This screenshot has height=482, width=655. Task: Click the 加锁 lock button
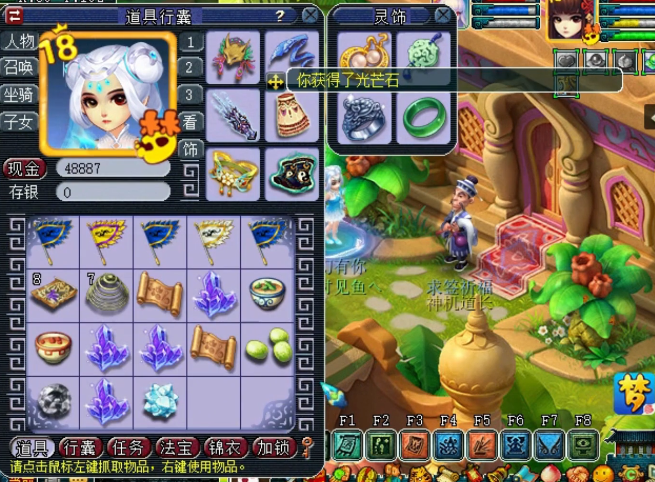272,447
